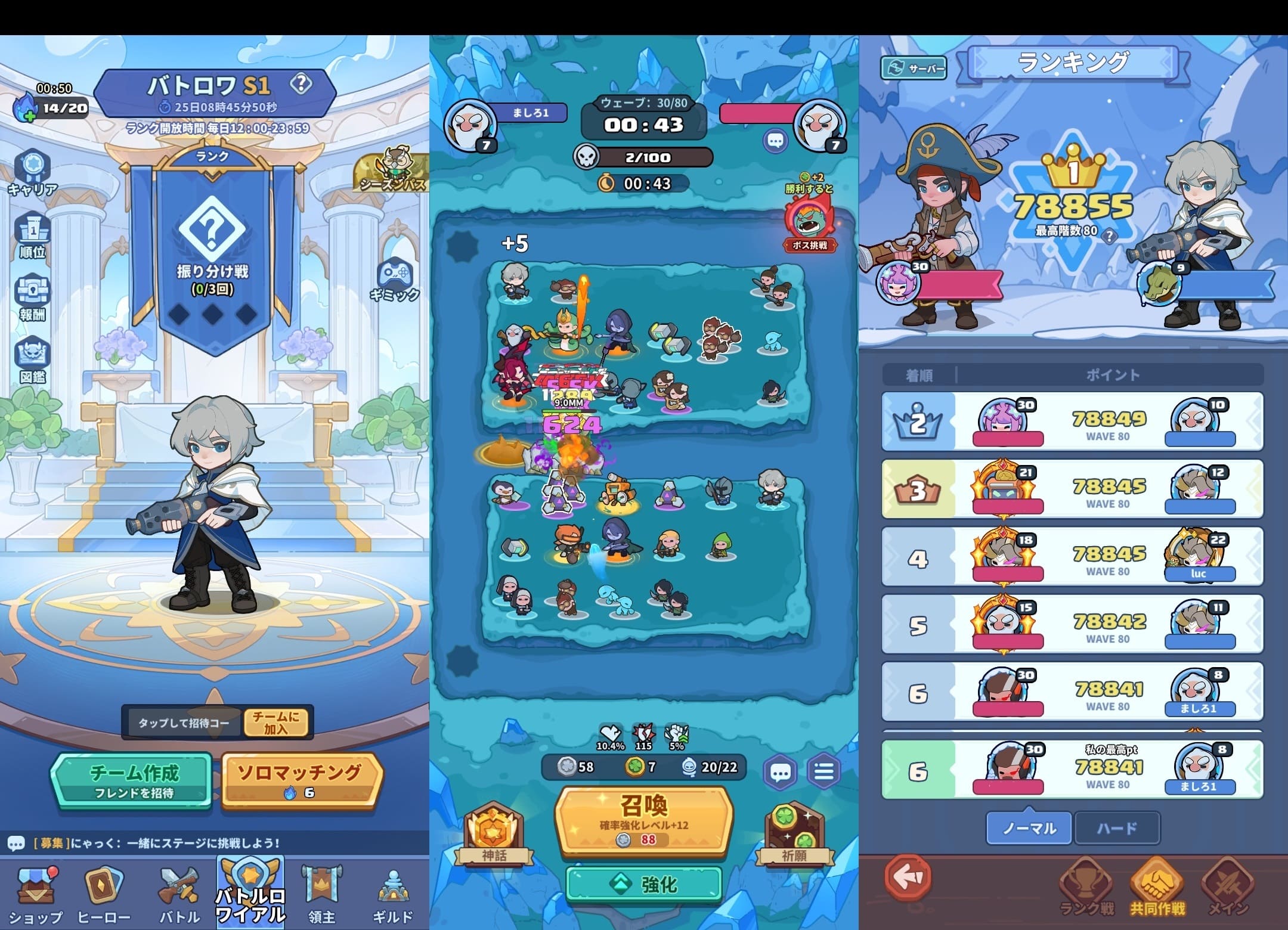Image resolution: width=1288 pixels, height=930 pixels.
Task: Show the 順位 ranking icon
Action: pos(32,235)
